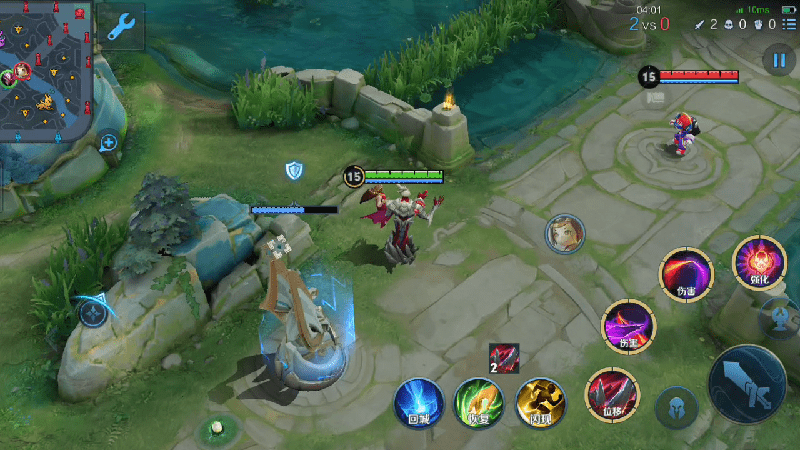Image resolution: width=800 pixels, height=450 pixels.
Task: Activate the 强化 ultimate skill
Action: pyautogui.click(x=757, y=262)
